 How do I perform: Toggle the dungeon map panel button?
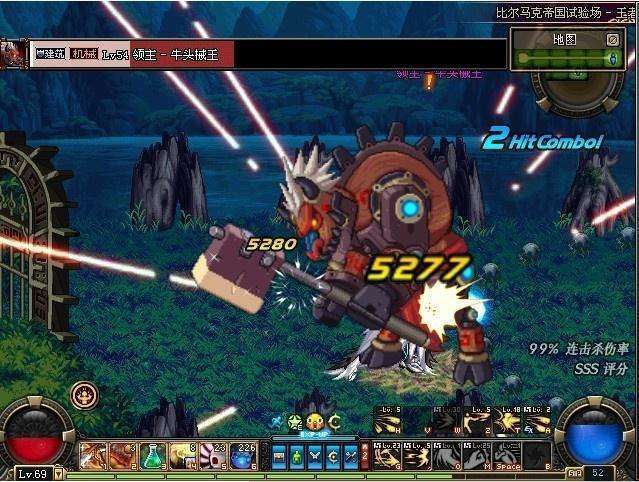pos(612,40)
